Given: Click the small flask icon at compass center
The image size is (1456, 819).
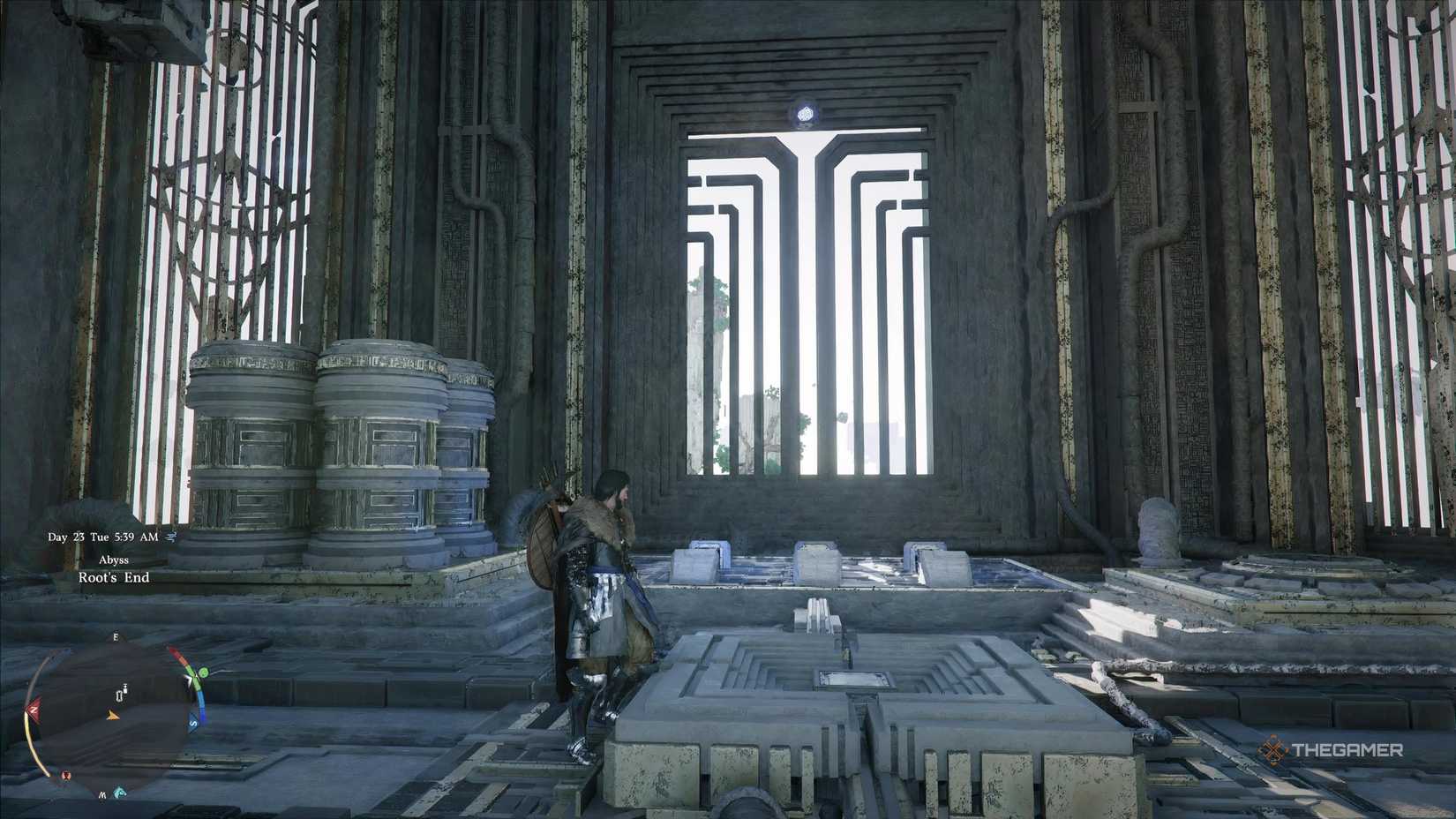Looking at the screenshot, I should 121,695.
